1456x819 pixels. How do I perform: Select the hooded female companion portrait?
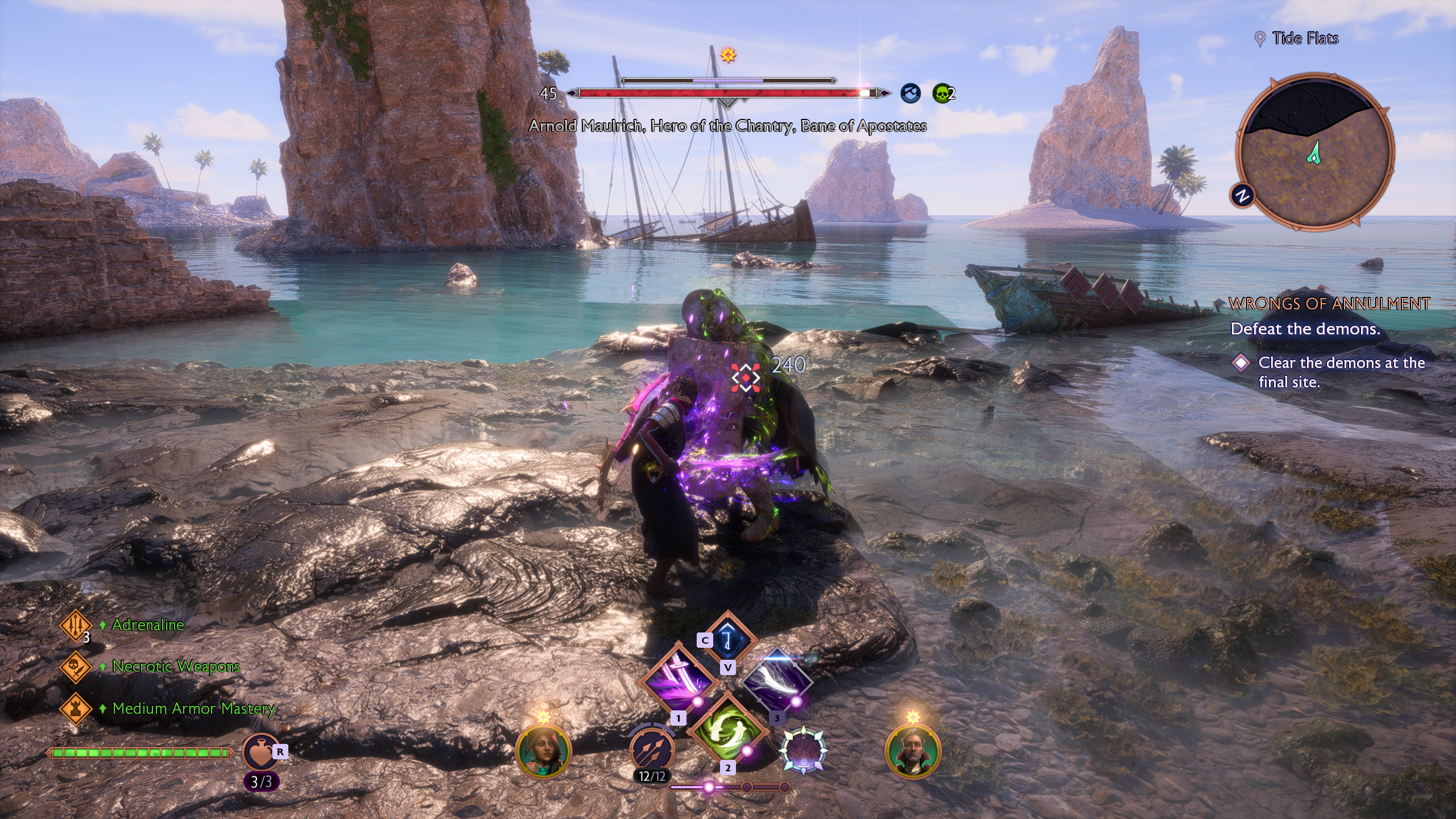click(543, 751)
